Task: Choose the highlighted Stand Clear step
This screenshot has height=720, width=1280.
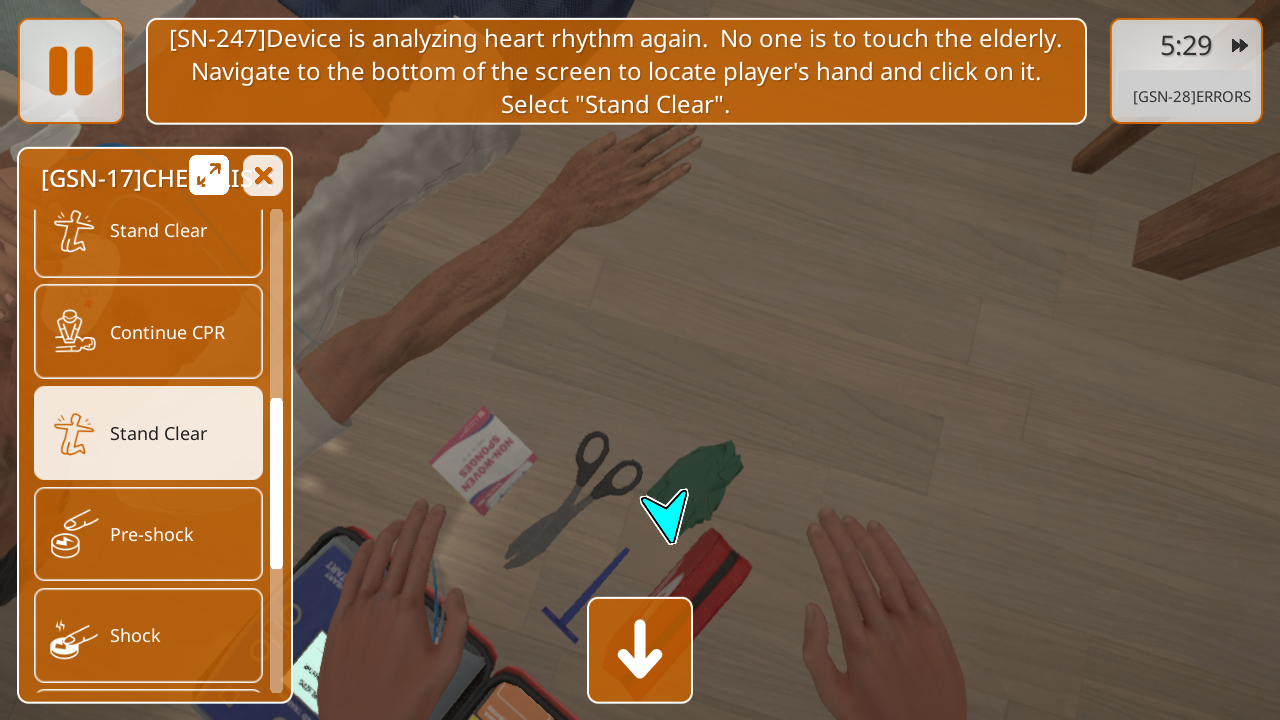Action: click(x=149, y=433)
